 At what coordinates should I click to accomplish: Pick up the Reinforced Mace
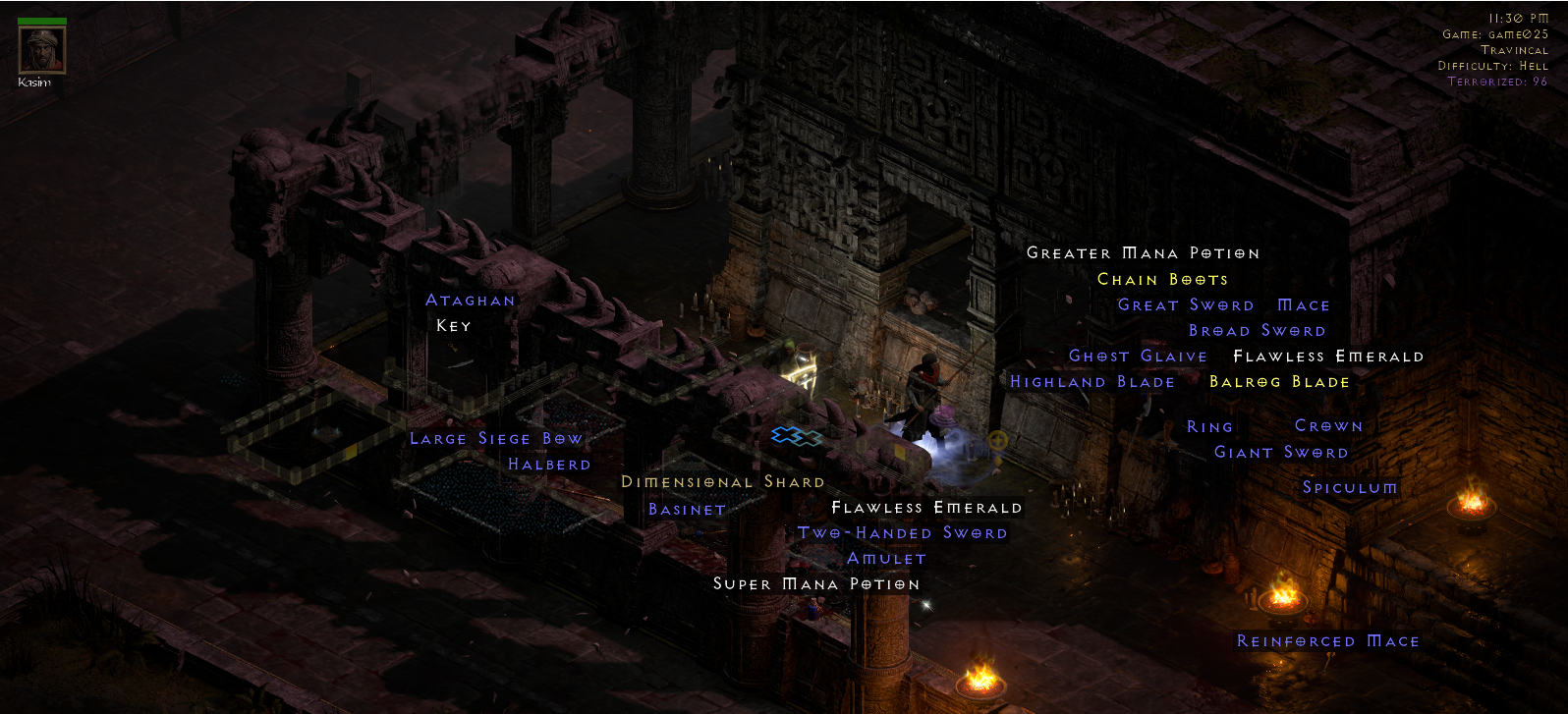pyautogui.click(x=1326, y=640)
